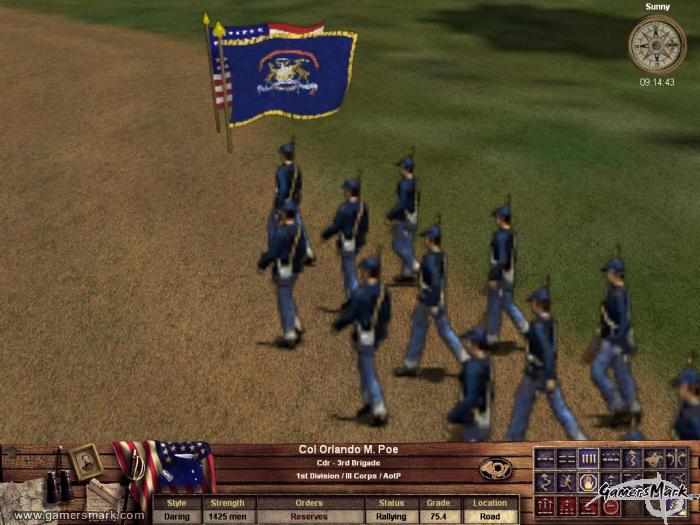This screenshot has width=700, height=525.
Task: Select the red upward arrows command
Action: 544,506
